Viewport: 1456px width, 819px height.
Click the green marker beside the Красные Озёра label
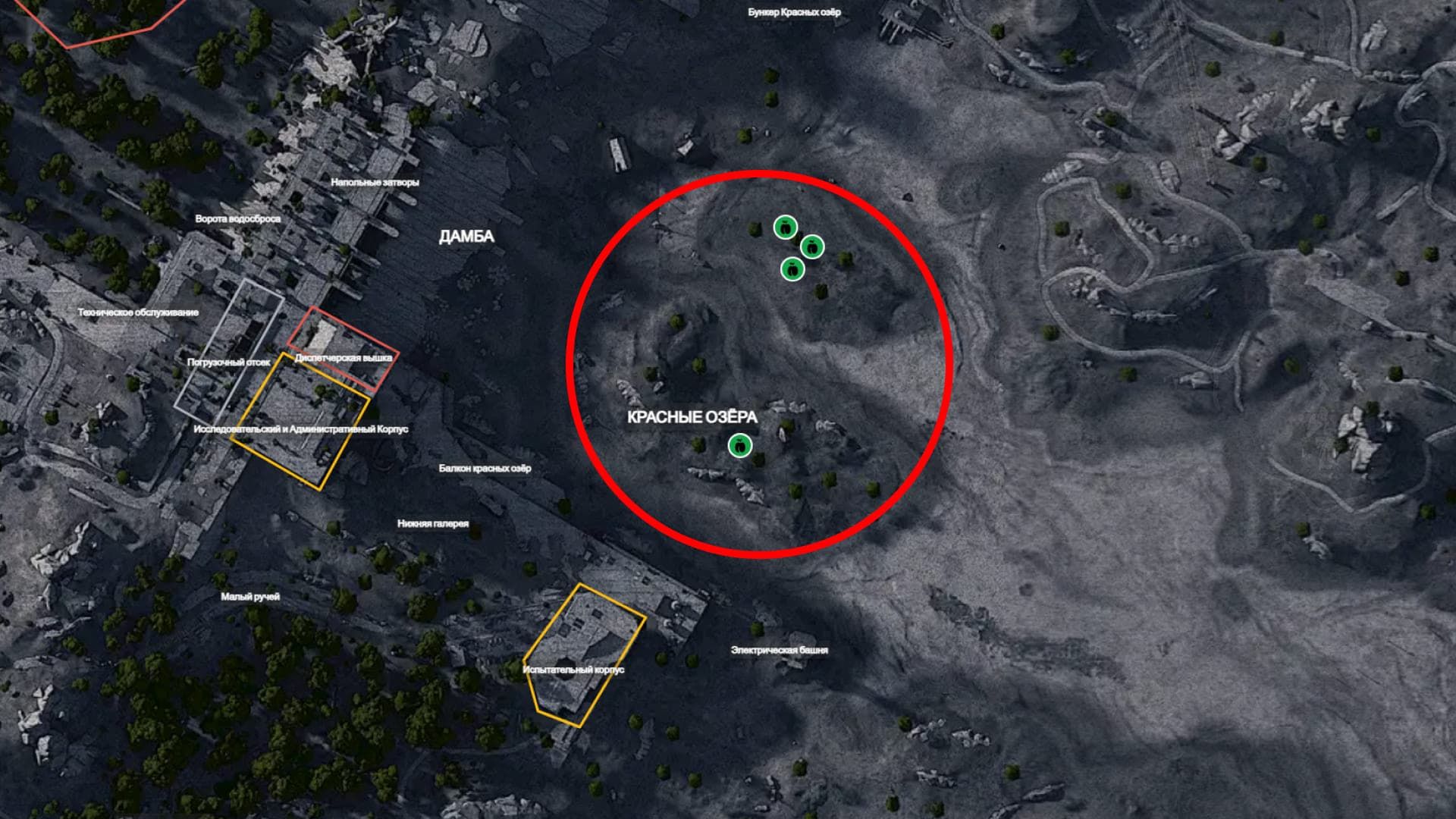(739, 446)
